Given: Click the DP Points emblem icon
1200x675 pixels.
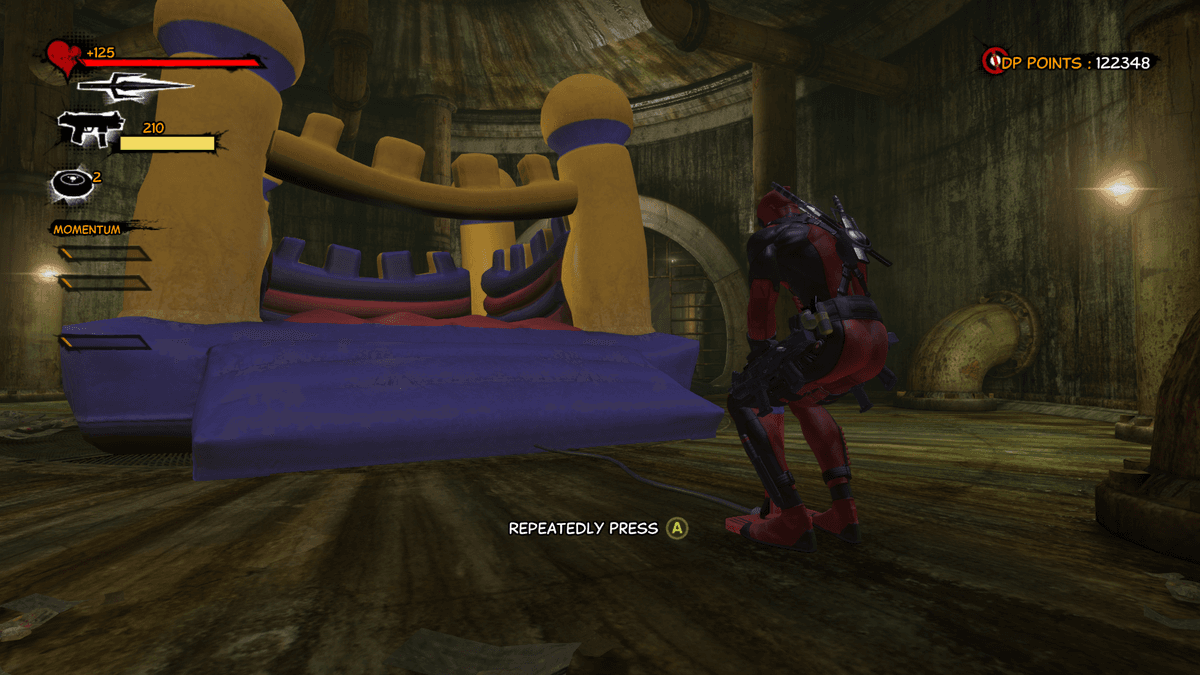Looking at the screenshot, I should 993,62.
